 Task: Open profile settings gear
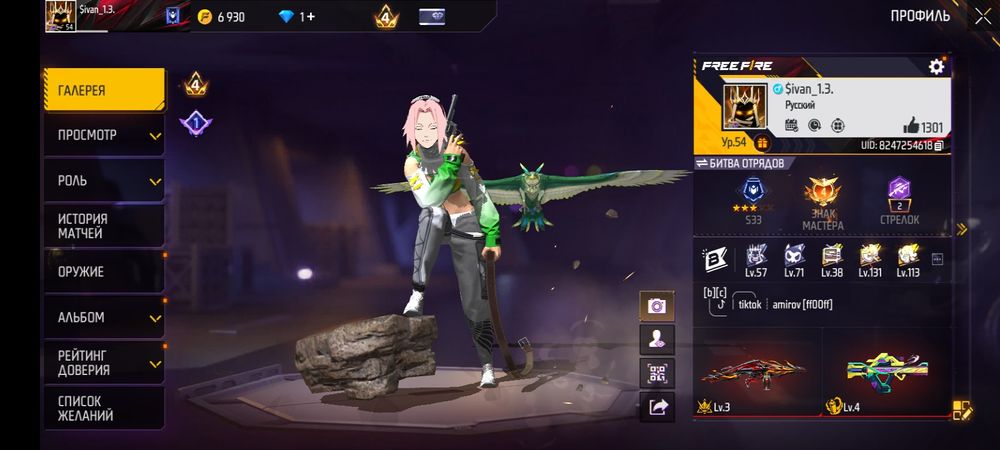[x=936, y=66]
